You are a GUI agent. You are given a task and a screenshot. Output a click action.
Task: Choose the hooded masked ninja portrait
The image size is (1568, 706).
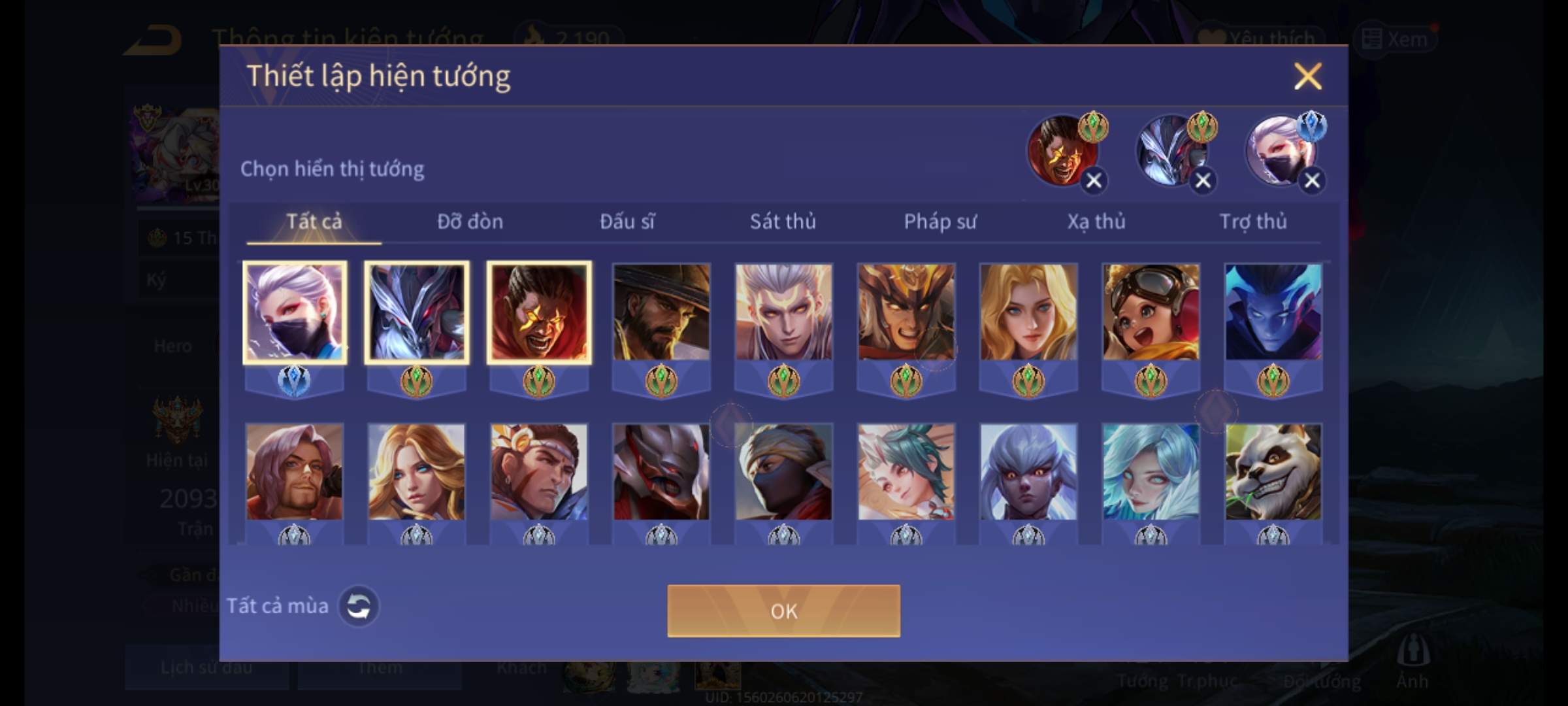783,472
